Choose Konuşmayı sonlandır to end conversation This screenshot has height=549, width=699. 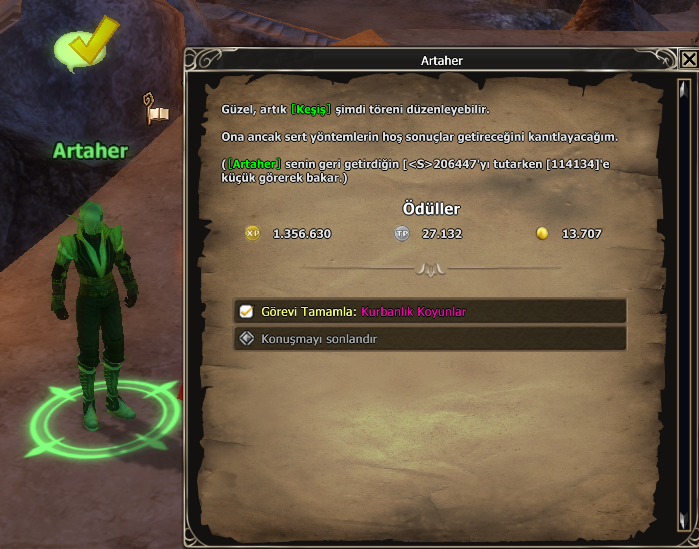click(430, 339)
